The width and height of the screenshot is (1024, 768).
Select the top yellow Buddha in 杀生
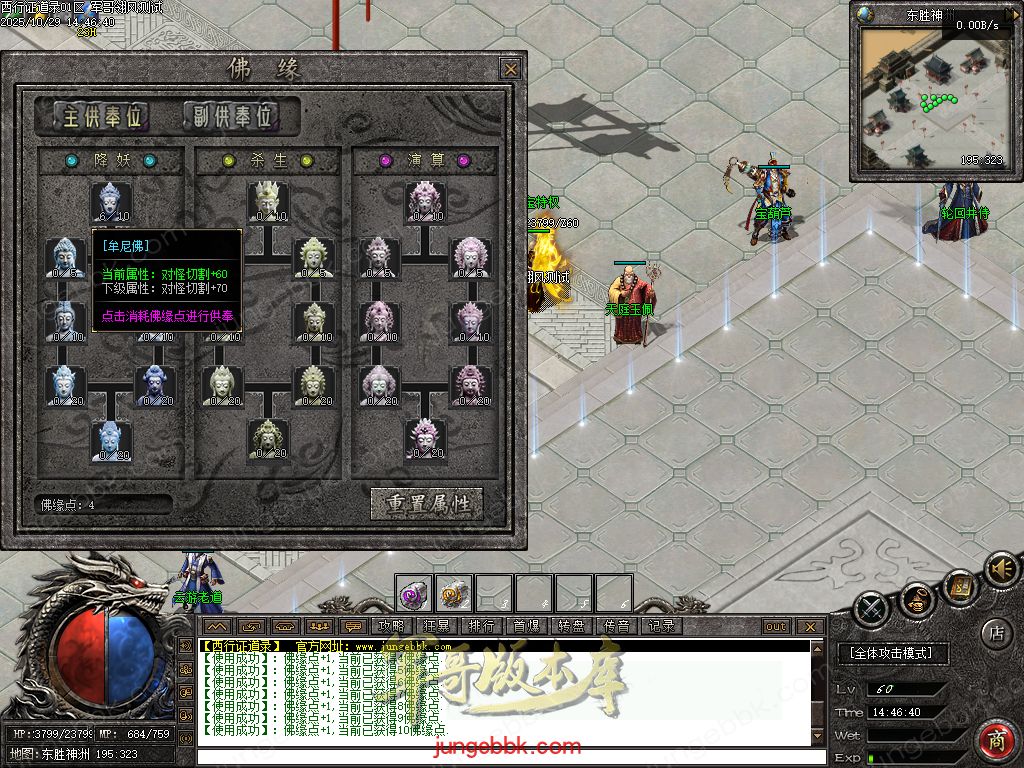[268, 203]
